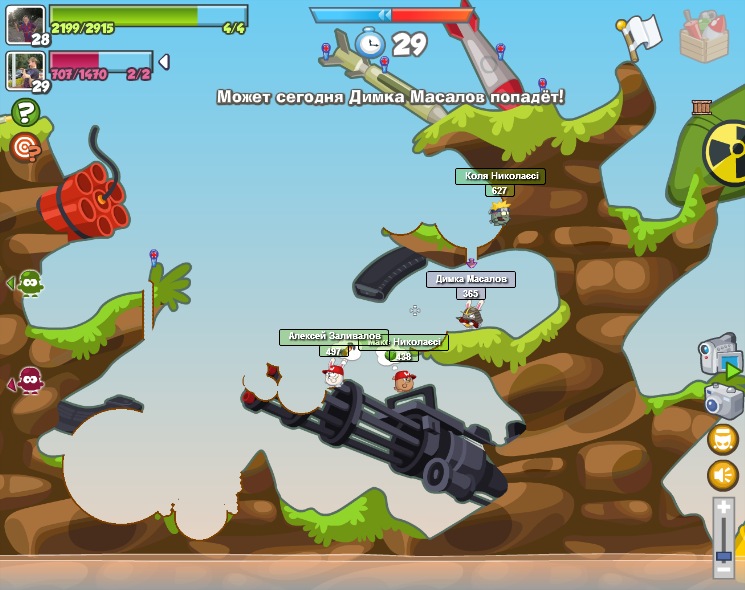
Task: Select the level 29 player avatar
Action: pyautogui.click(x=25, y=71)
